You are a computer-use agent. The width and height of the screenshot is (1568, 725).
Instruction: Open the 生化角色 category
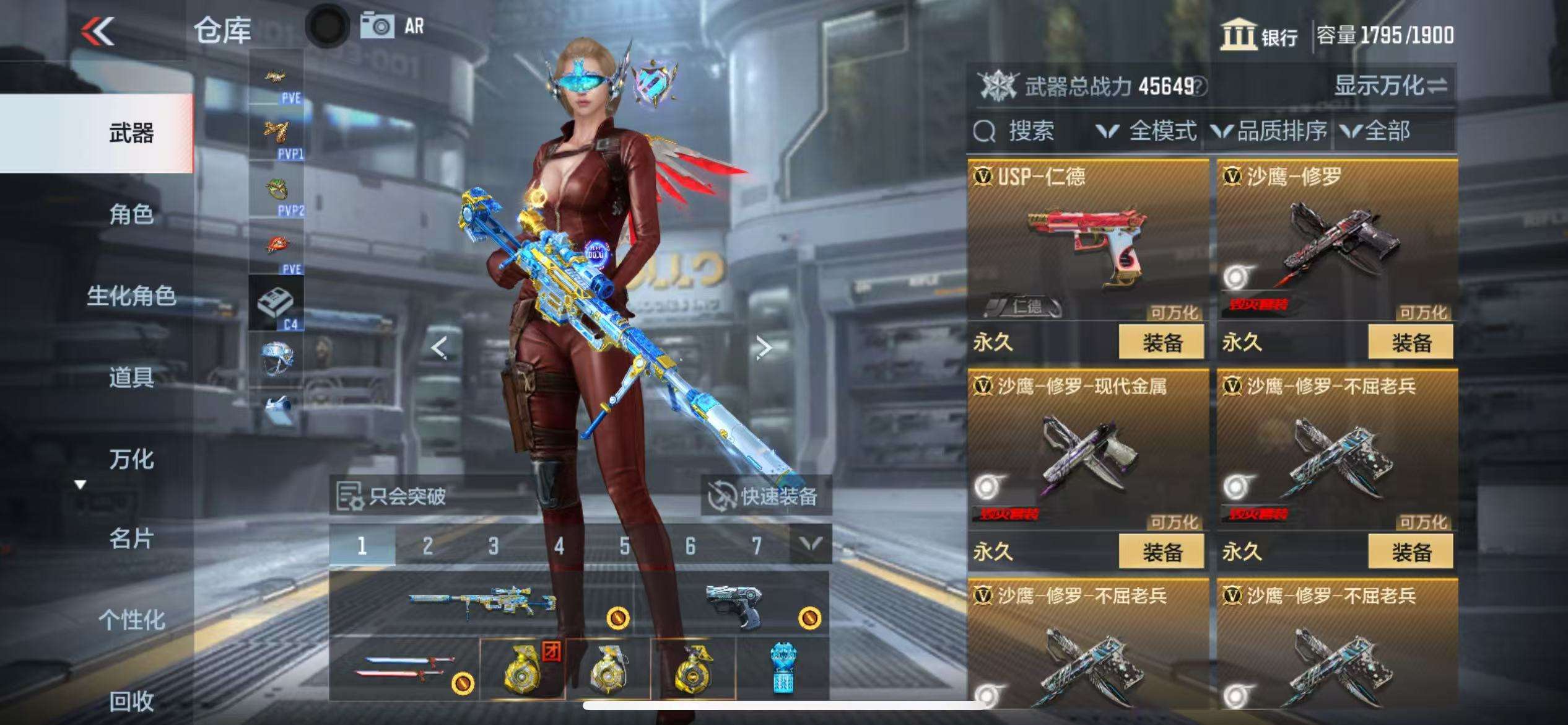[131, 296]
